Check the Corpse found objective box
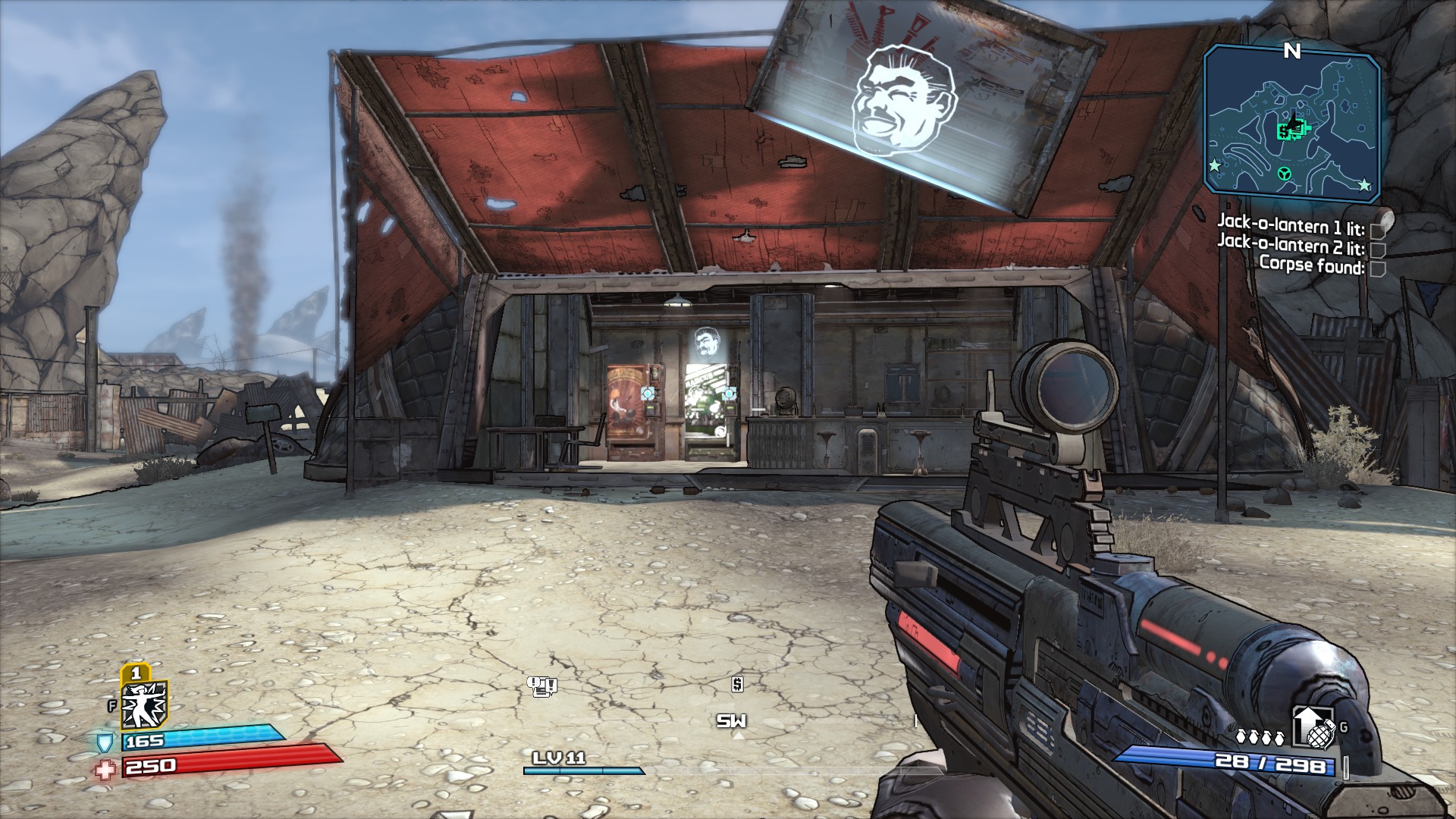This screenshot has height=819, width=1456. 1378,270
